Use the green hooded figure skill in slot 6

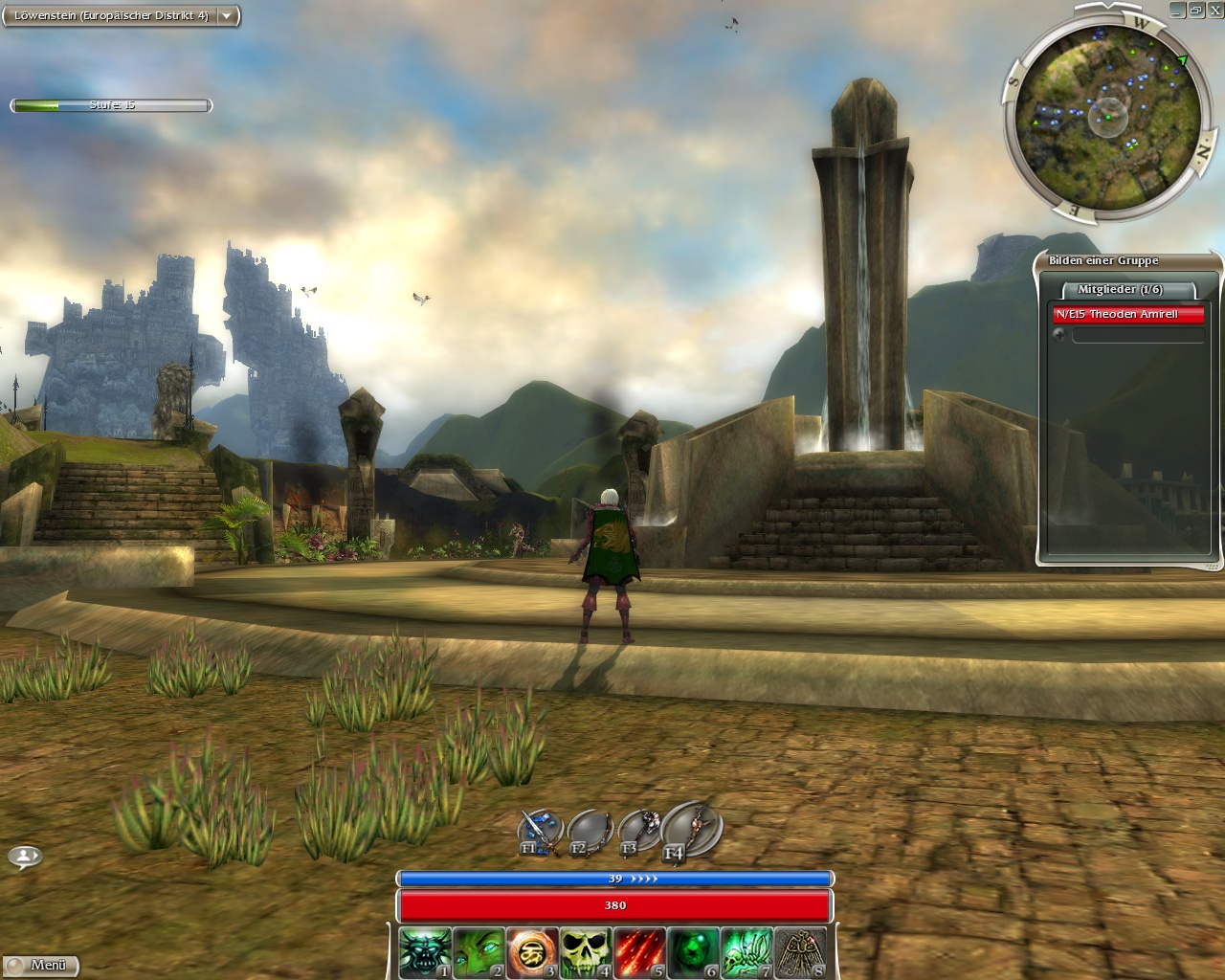[693, 952]
